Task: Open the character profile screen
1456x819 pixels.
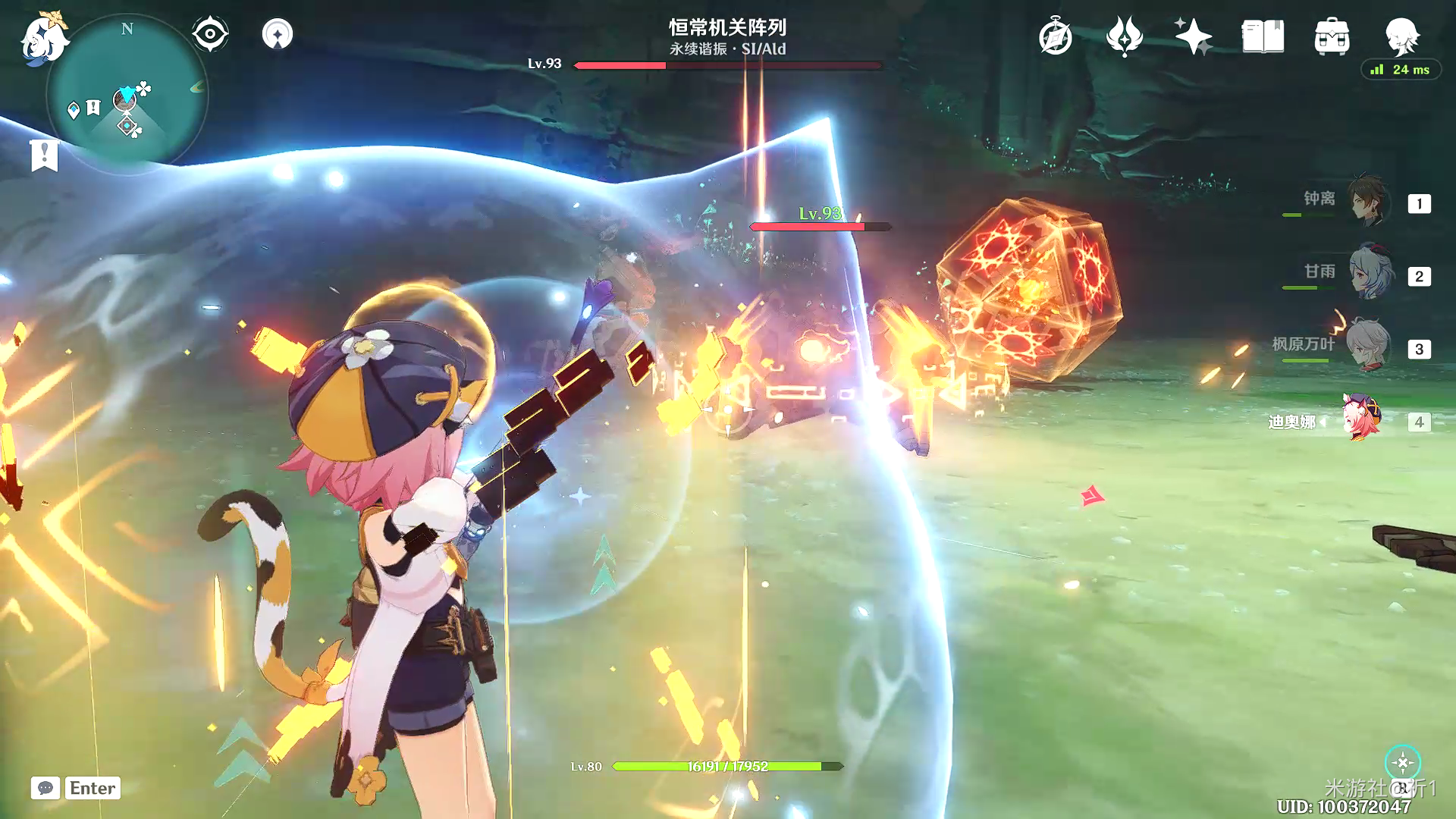Action: (x=1401, y=36)
